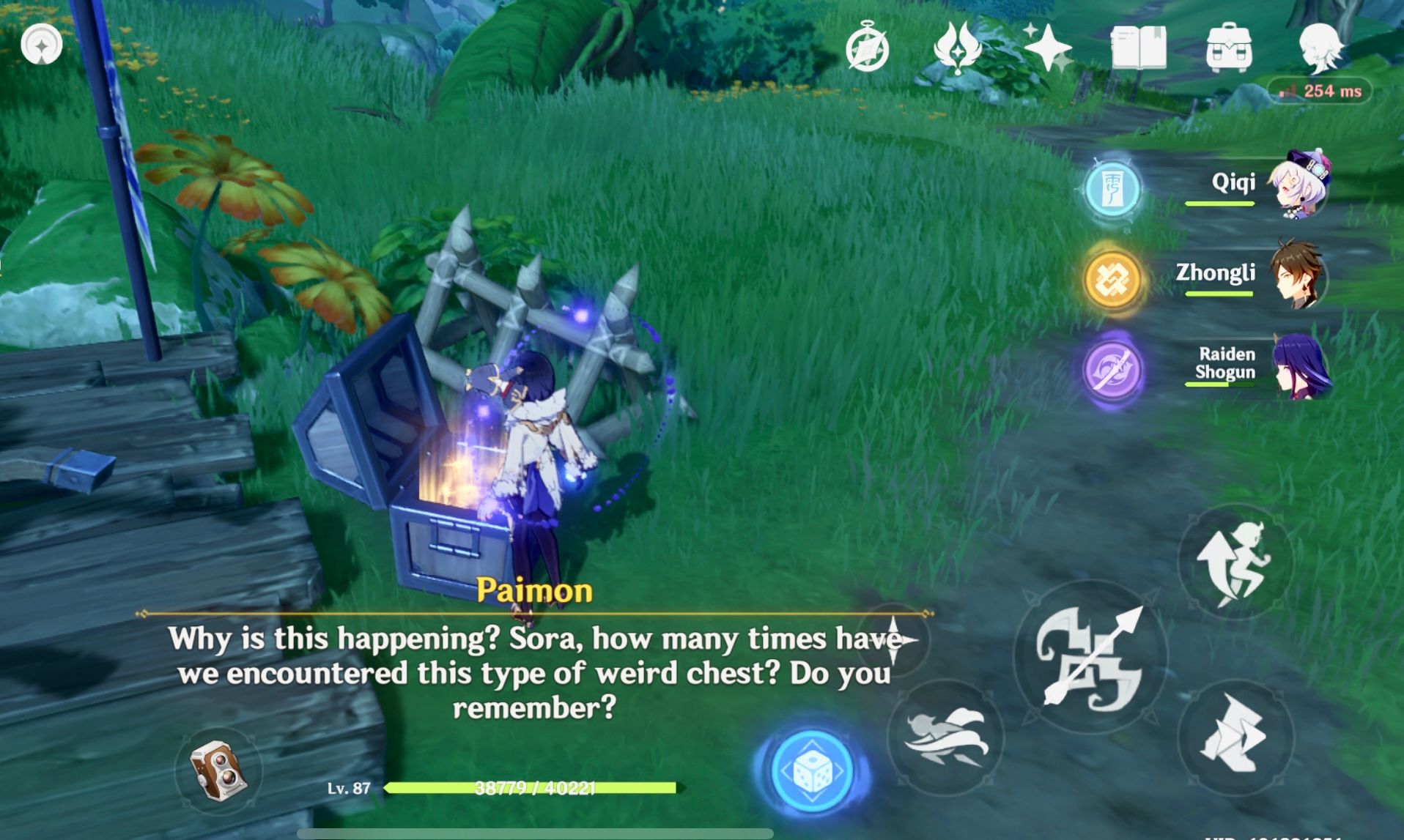This screenshot has height=840, width=1404.
Task: Open the Adventurer Handbook wings icon
Action: pos(959,48)
